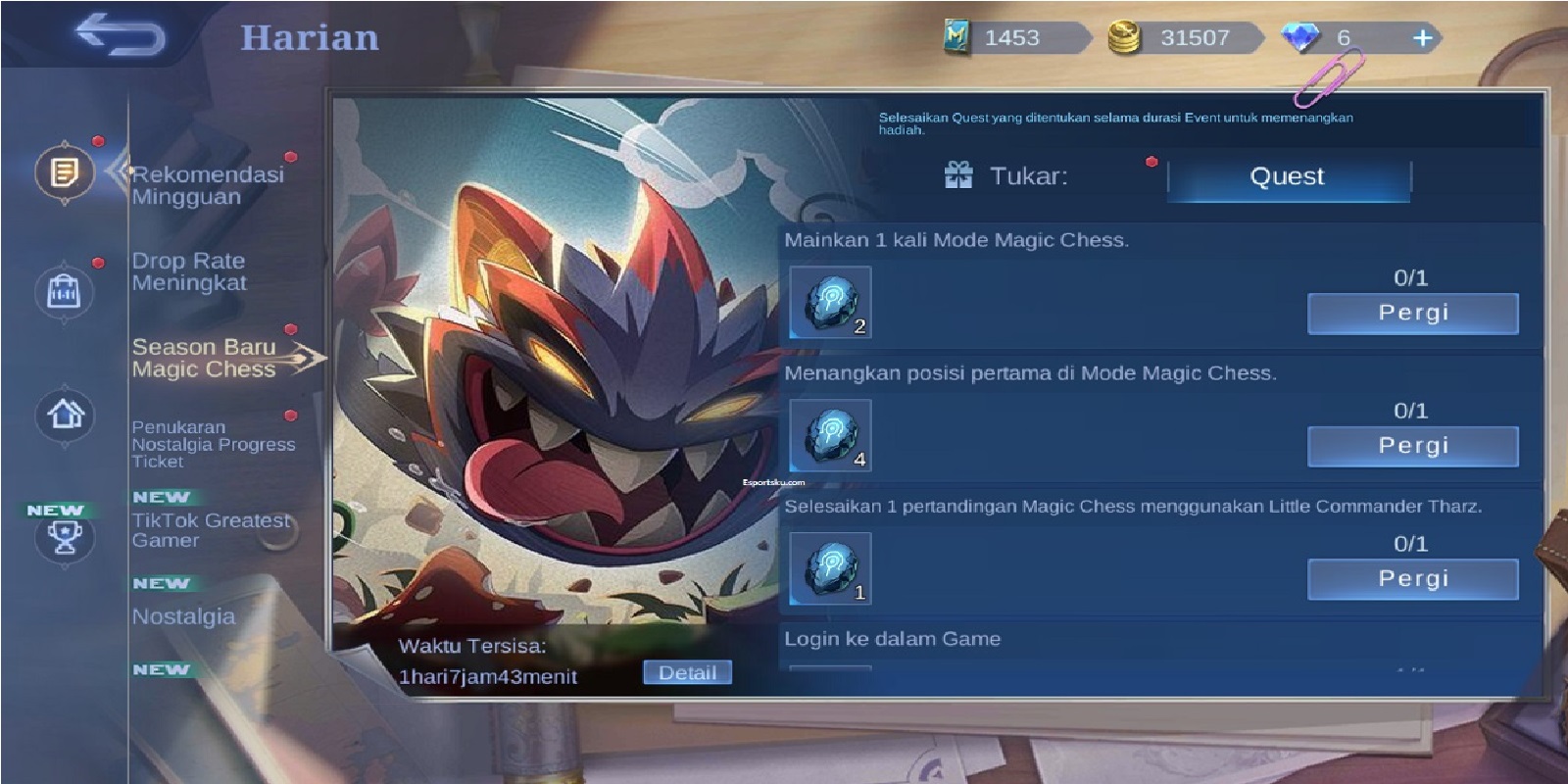Click the Detail button under Waktu Tersisa
Viewport: 1568px width, 784px height.
689,671
